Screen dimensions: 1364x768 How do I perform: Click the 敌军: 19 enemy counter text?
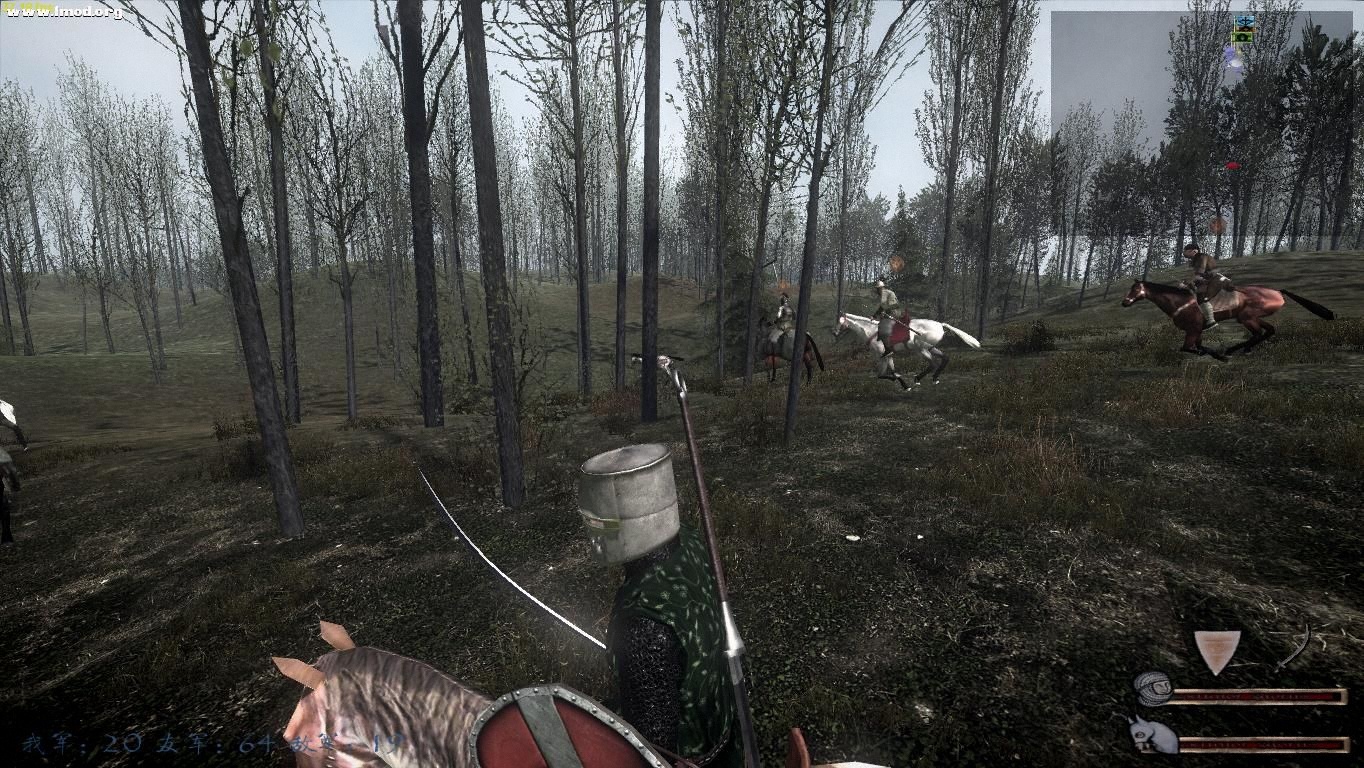pyautogui.click(x=345, y=744)
